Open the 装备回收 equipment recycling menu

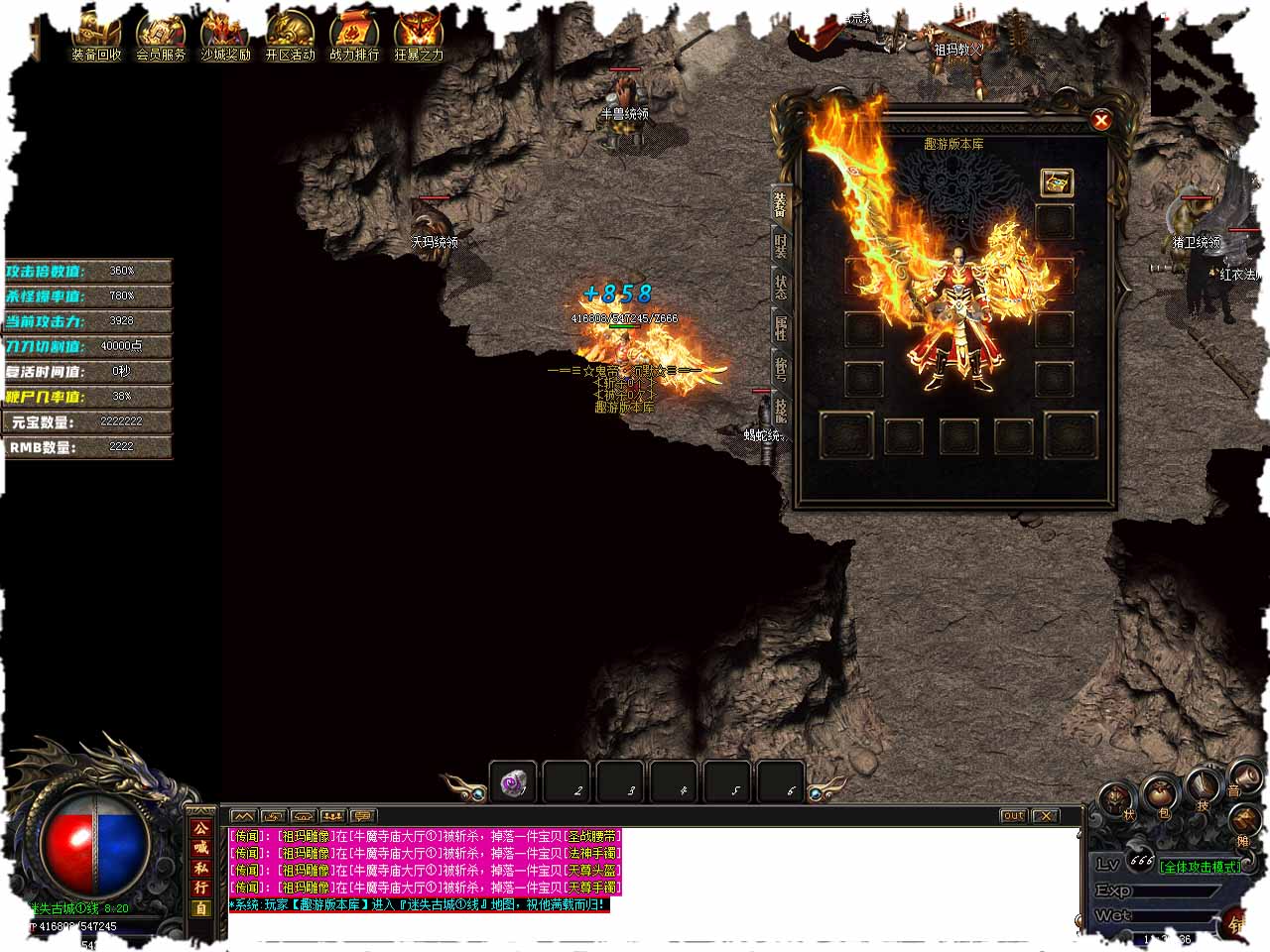pos(96,36)
